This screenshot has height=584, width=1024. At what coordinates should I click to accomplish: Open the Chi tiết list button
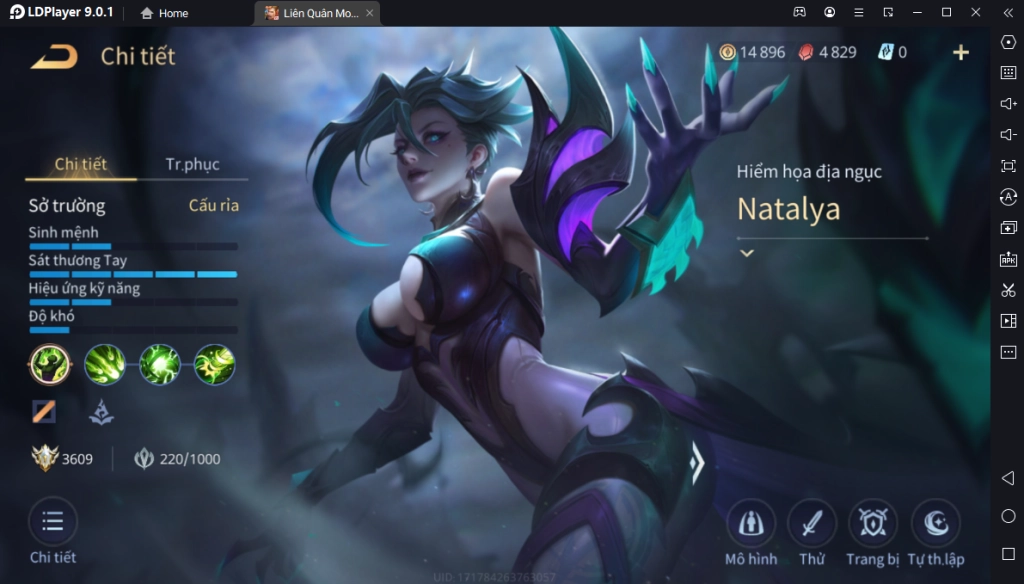point(53,522)
